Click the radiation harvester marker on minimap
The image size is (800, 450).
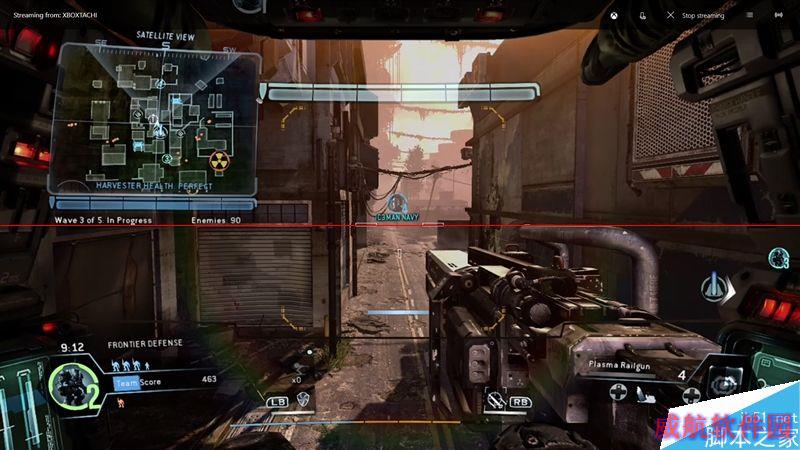[x=218, y=161]
